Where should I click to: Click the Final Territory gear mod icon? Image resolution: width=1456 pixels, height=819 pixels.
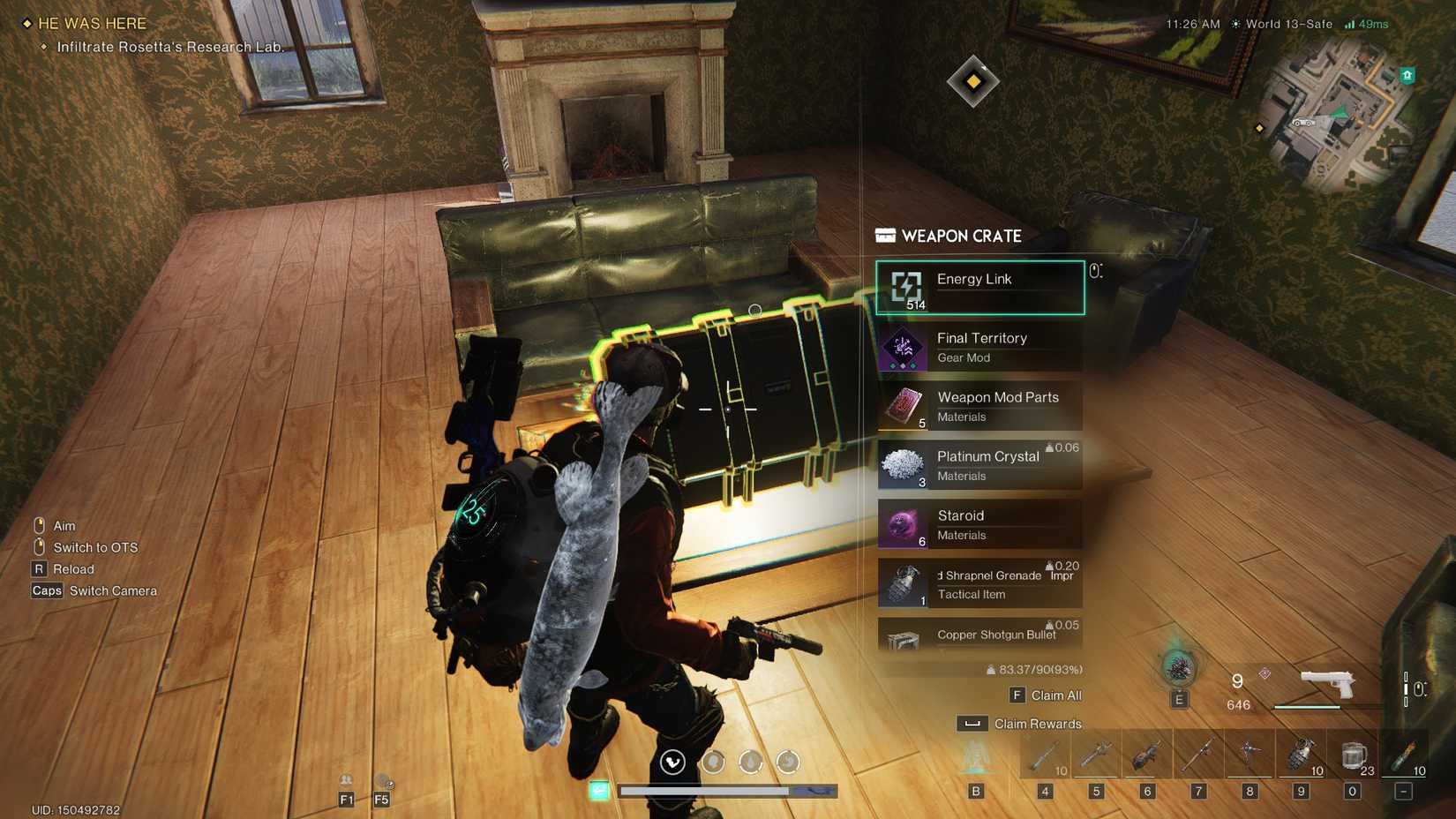(902, 347)
